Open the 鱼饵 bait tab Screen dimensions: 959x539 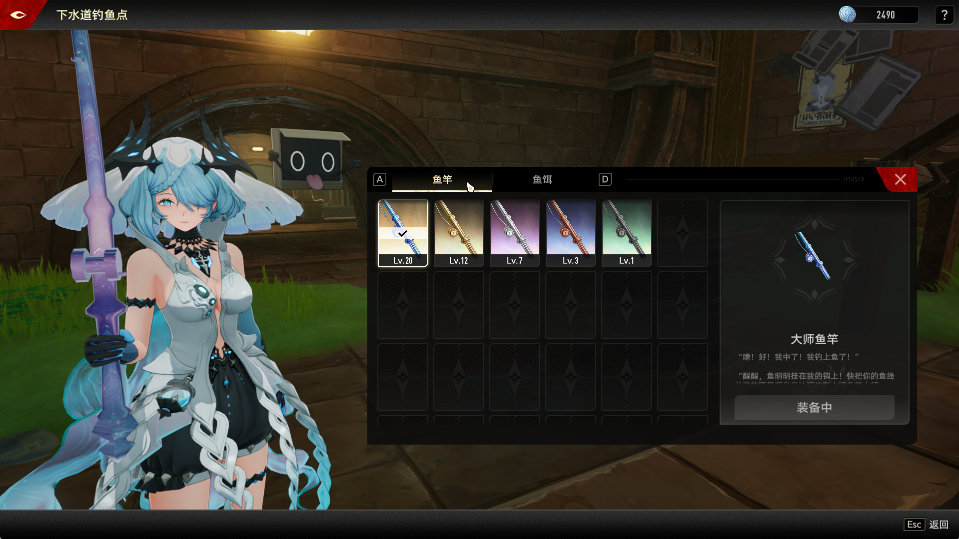542,179
